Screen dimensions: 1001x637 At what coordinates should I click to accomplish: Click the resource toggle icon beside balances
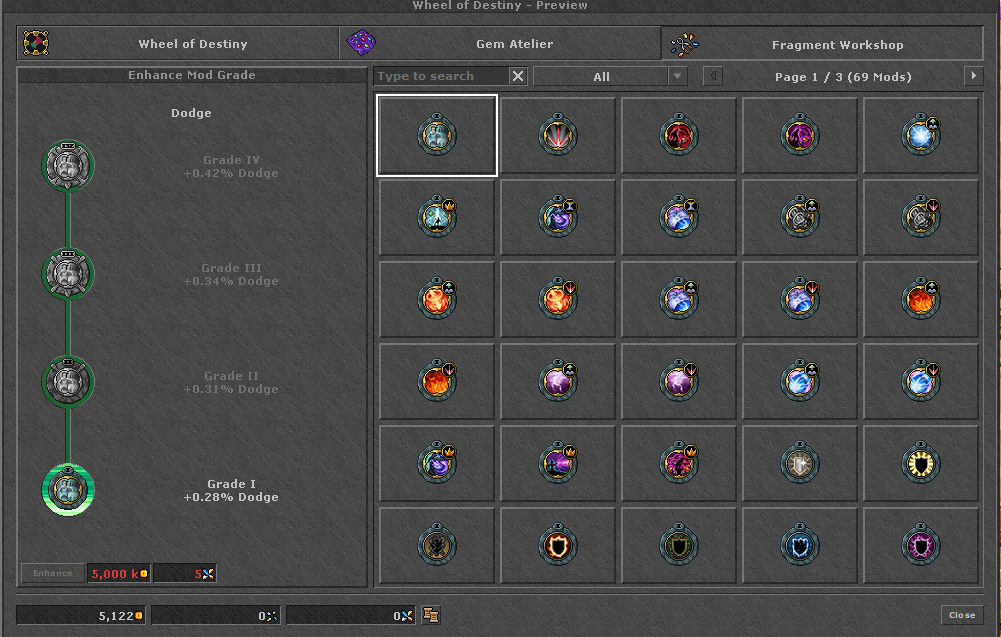[x=432, y=615]
